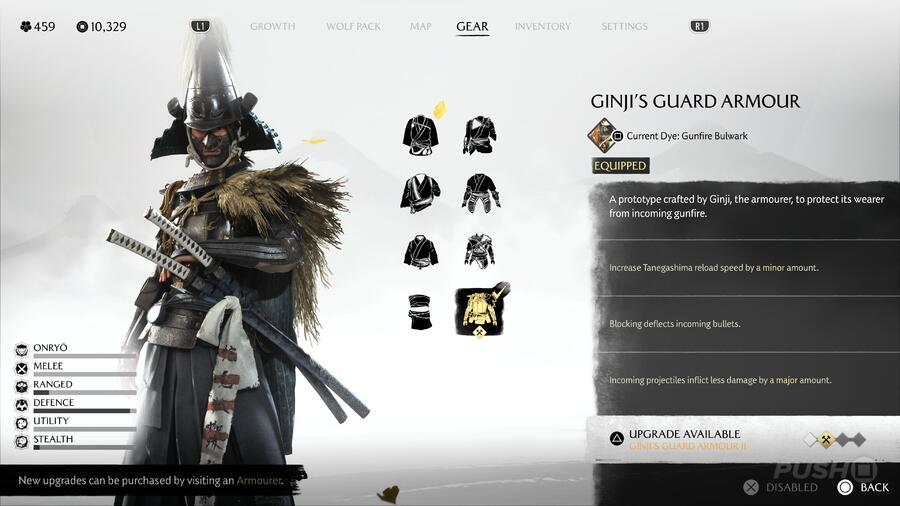Choose the chest wrap armor icon
The image size is (900, 506).
420,311
